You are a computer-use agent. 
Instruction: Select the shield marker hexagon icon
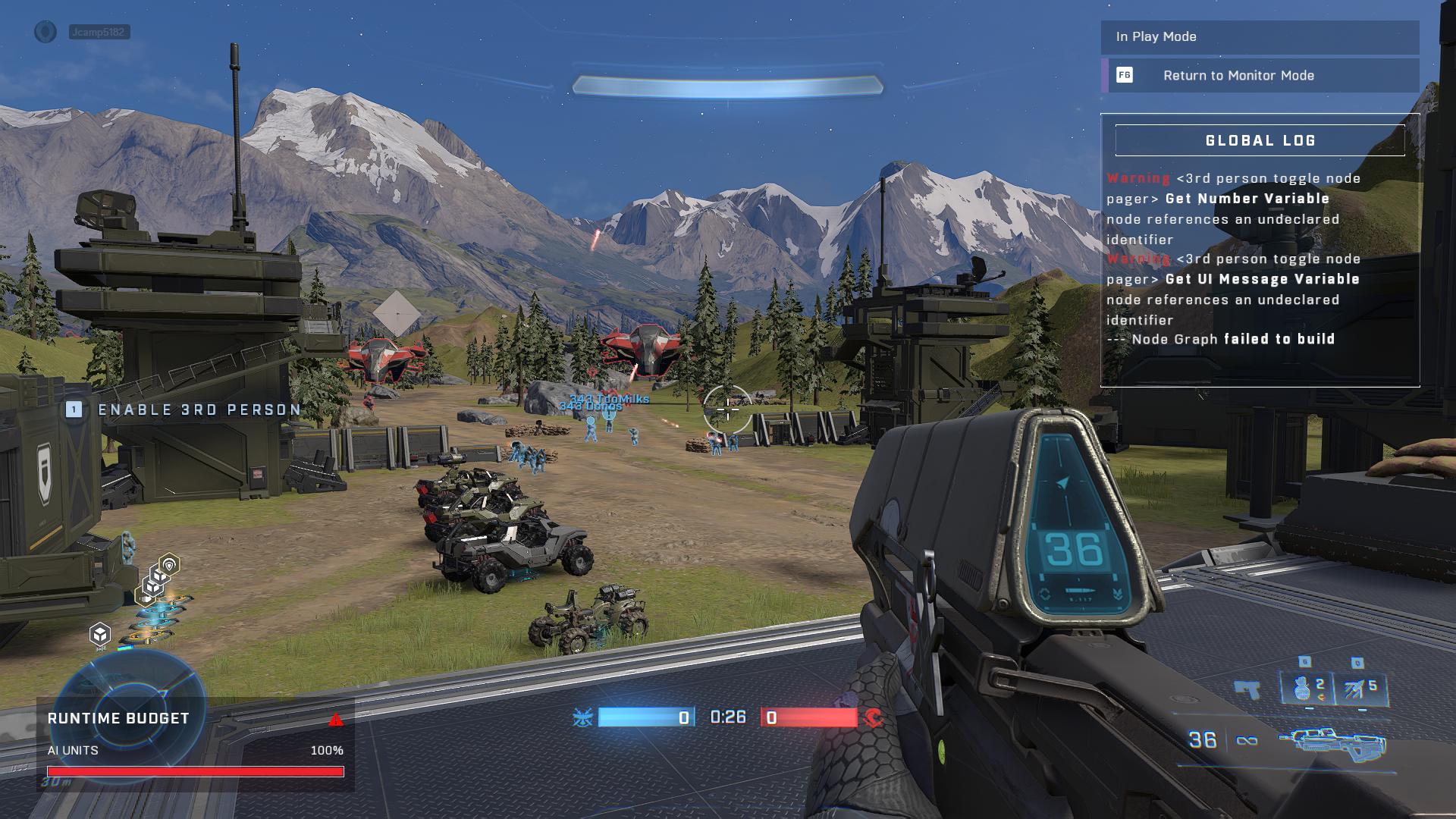(169, 564)
